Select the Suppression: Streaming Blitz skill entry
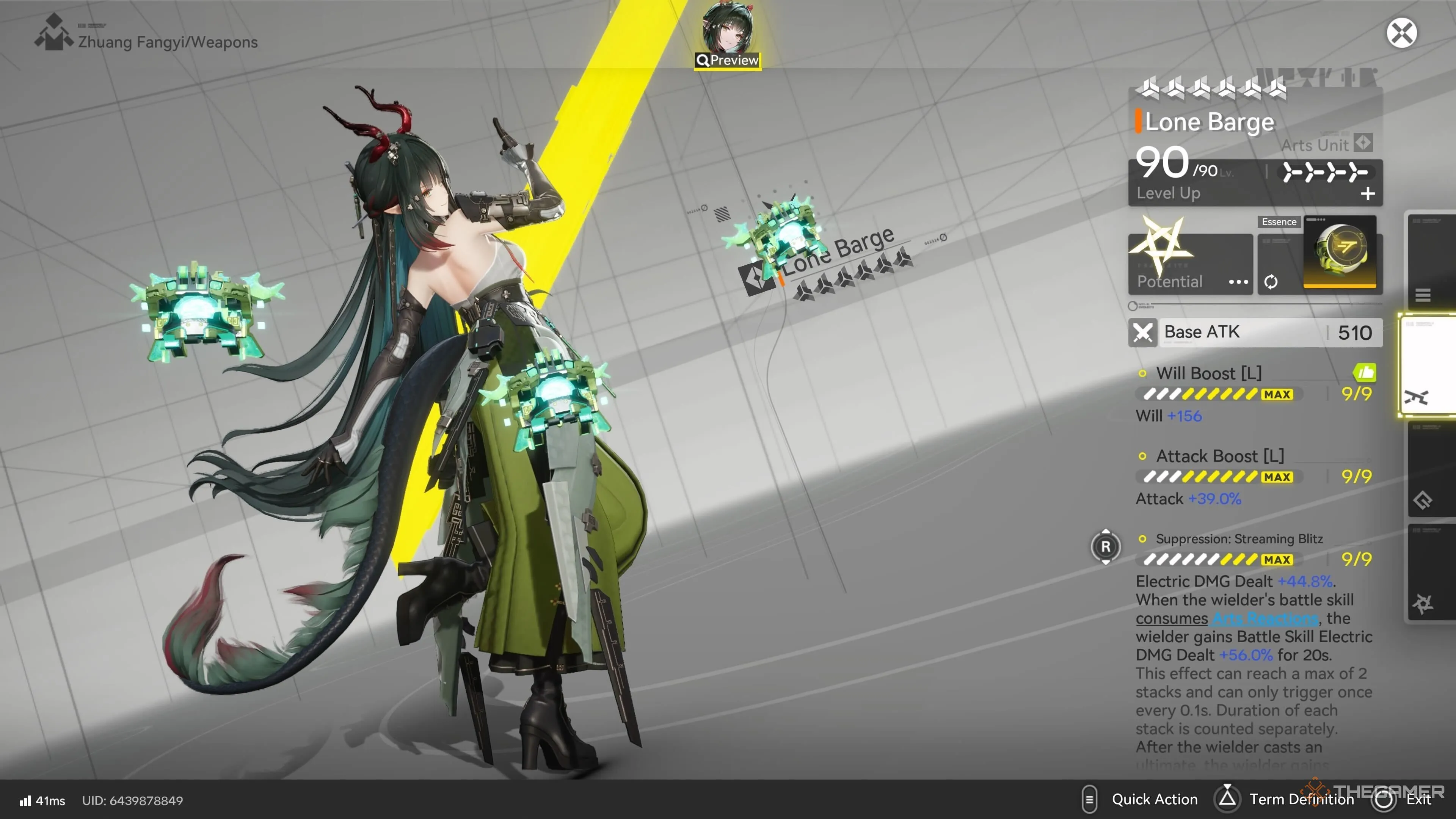 [1238, 539]
